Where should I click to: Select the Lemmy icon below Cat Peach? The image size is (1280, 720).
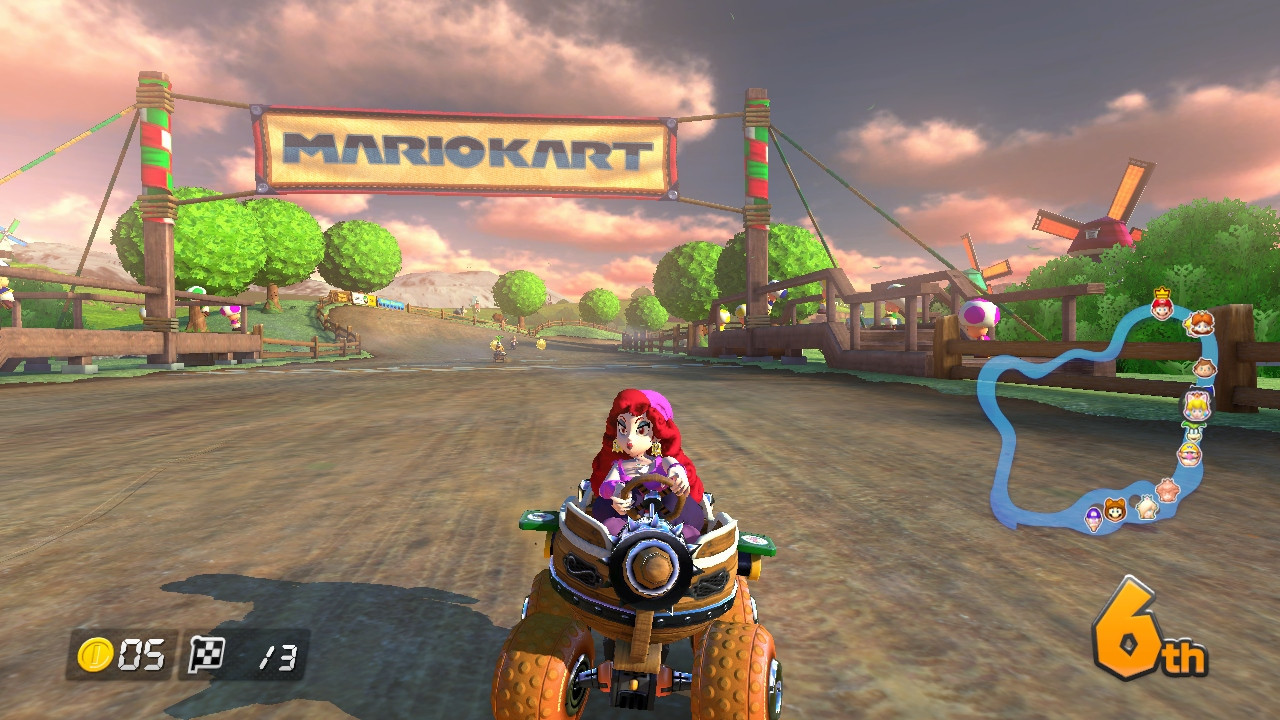[x=1193, y=432]
